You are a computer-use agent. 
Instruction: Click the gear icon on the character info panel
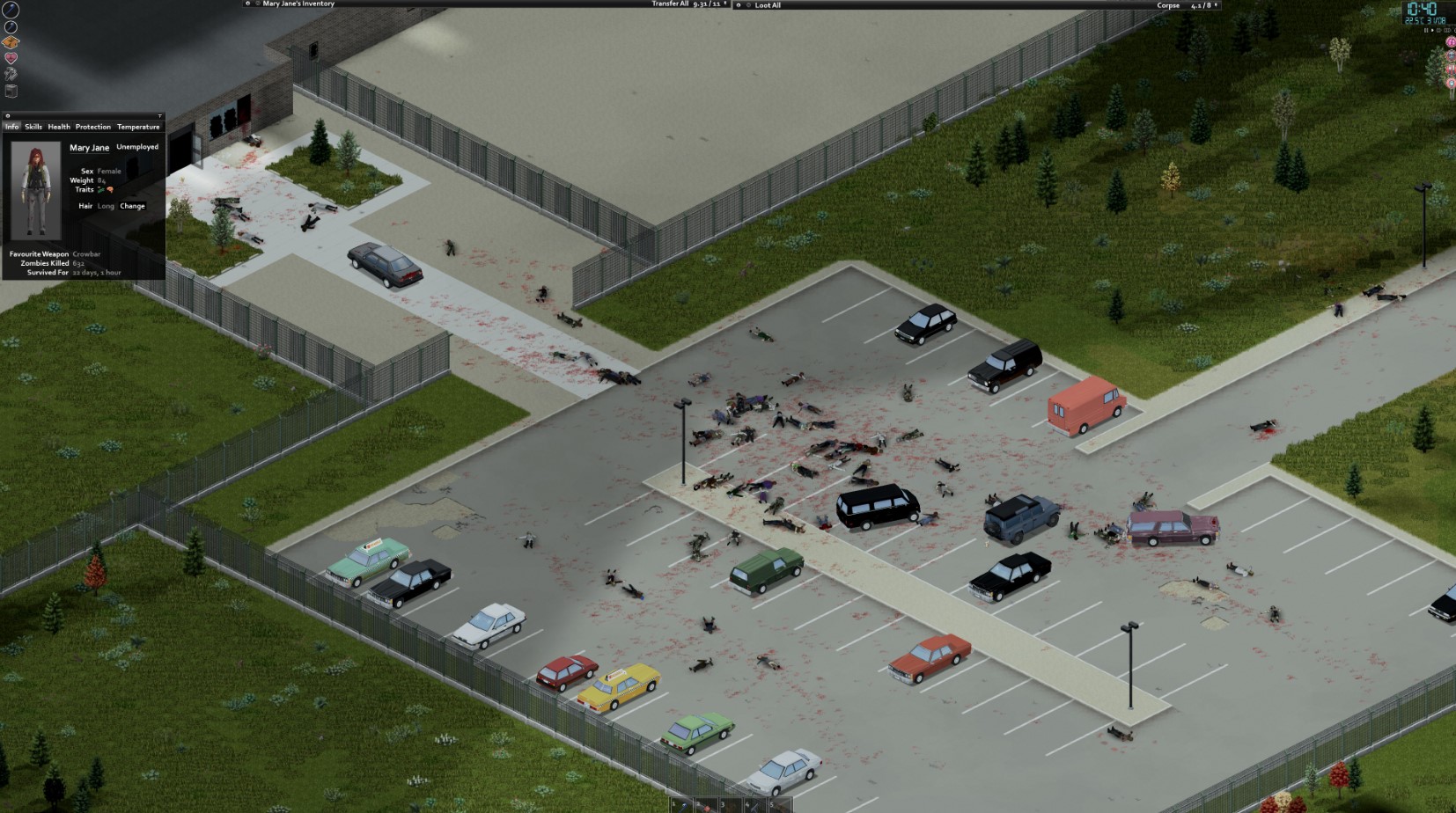8,115
